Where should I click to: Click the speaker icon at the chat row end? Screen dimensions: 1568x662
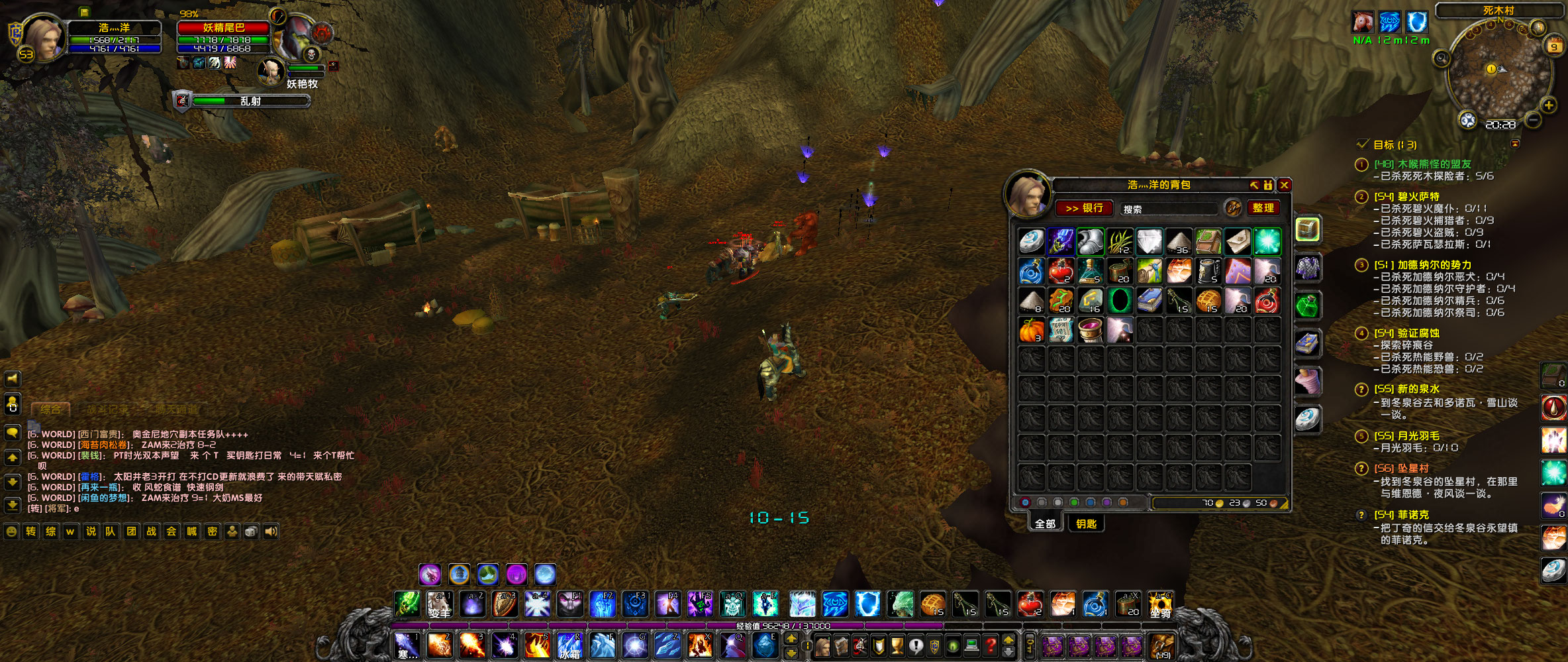(270, 531)
